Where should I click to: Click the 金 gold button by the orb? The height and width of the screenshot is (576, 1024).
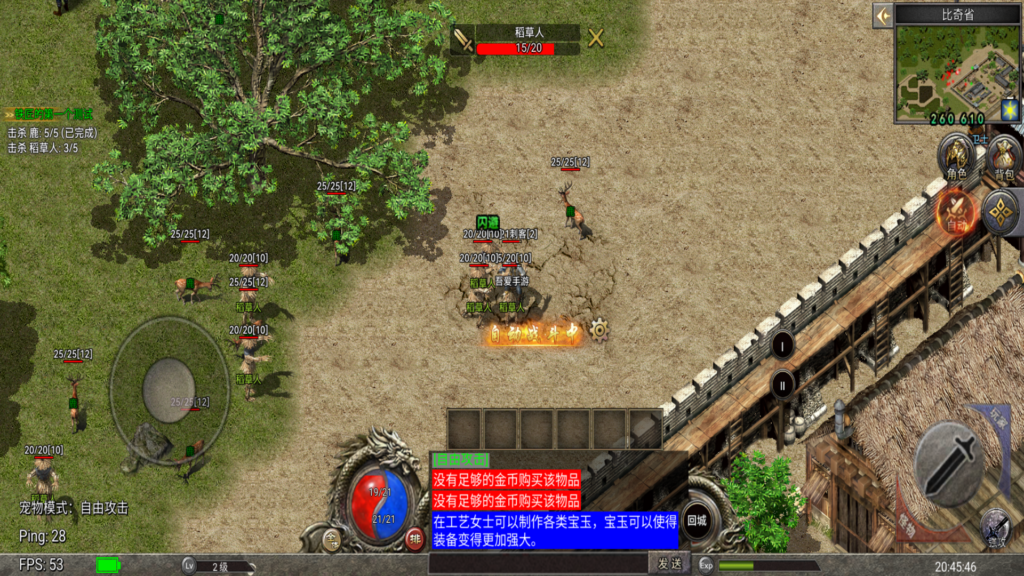[333, 540]
